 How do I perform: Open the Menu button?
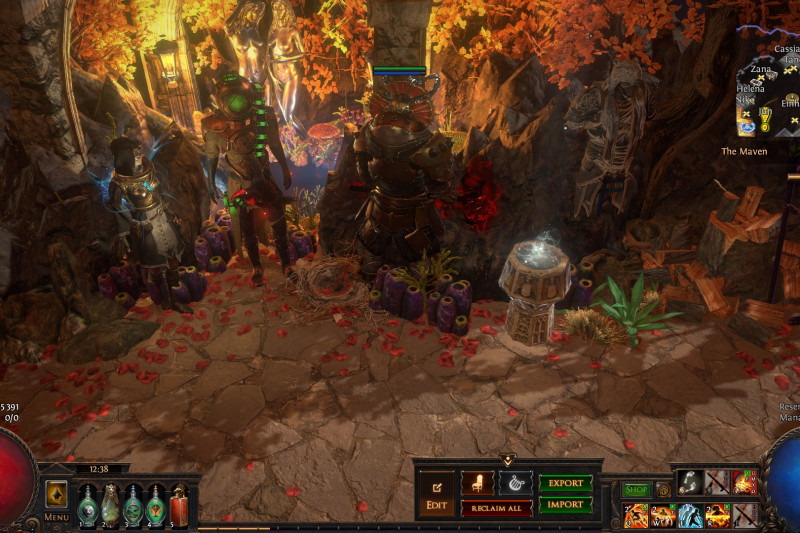tap(56, 499)
